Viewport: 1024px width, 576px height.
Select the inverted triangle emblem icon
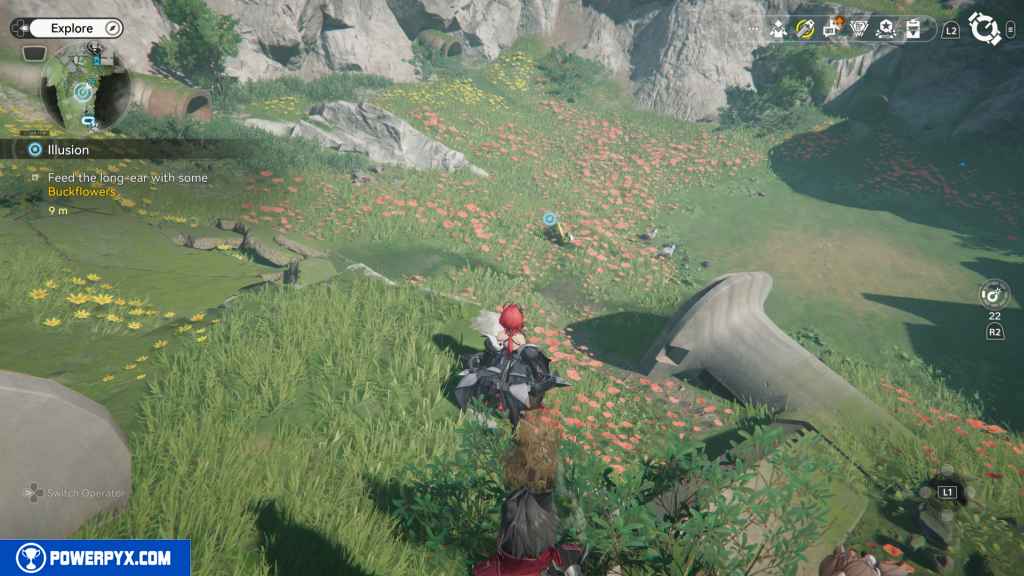coord(859,29)
